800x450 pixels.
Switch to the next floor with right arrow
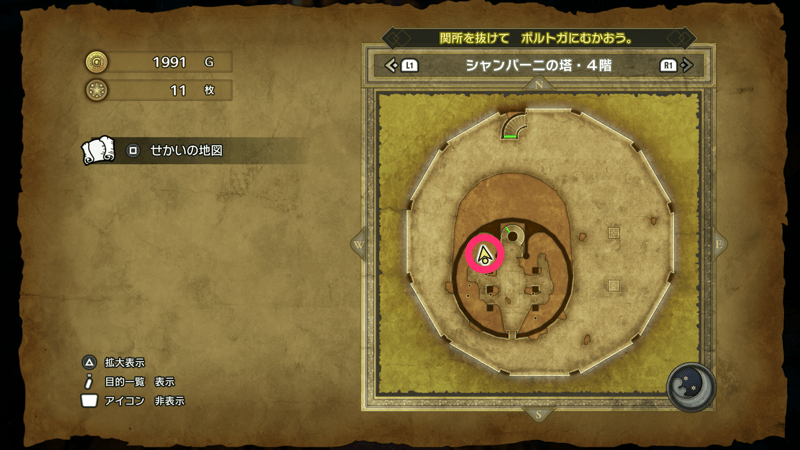tap(686, 66)
